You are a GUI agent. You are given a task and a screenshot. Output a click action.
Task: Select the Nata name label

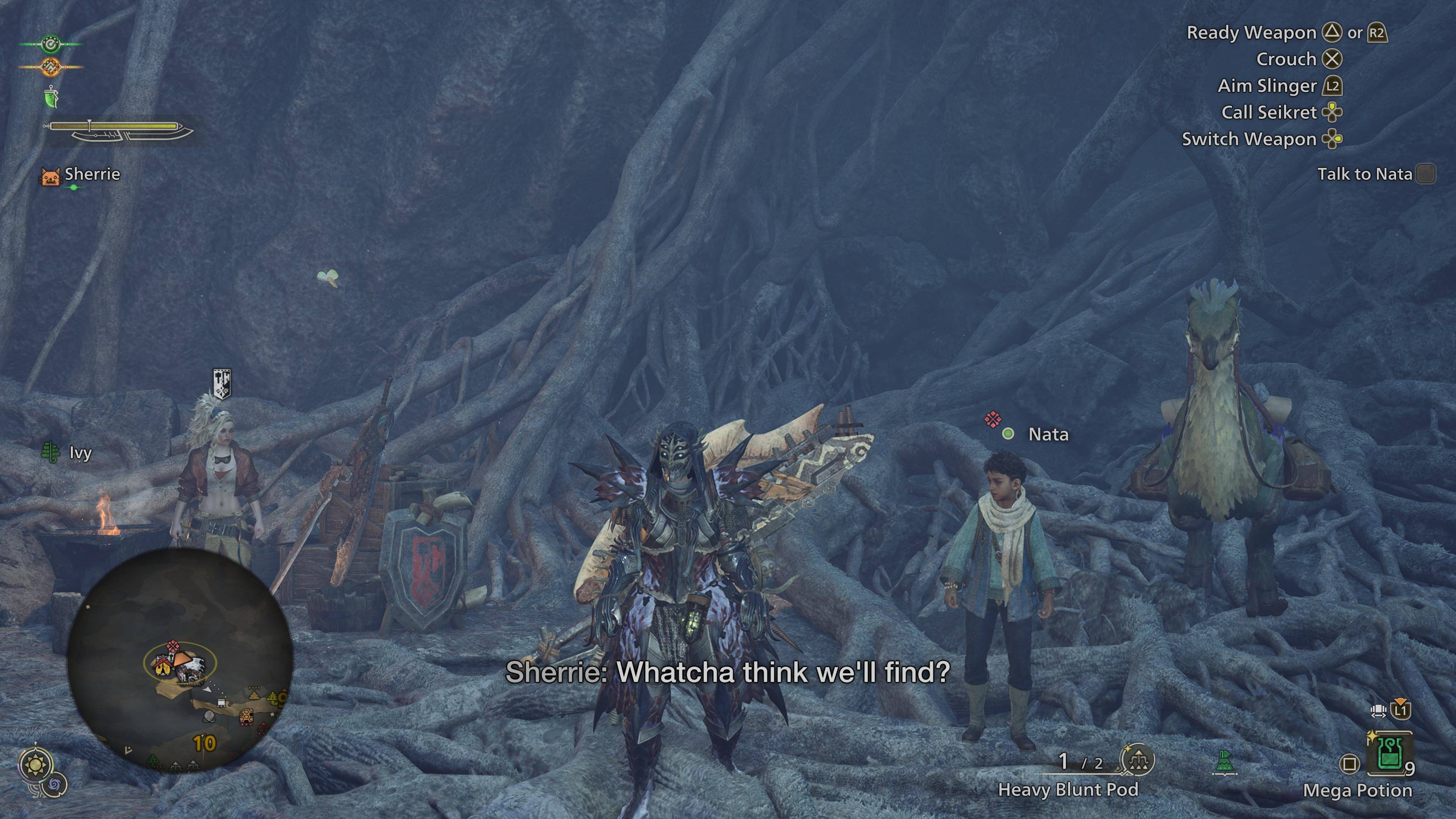point(1048,434)
